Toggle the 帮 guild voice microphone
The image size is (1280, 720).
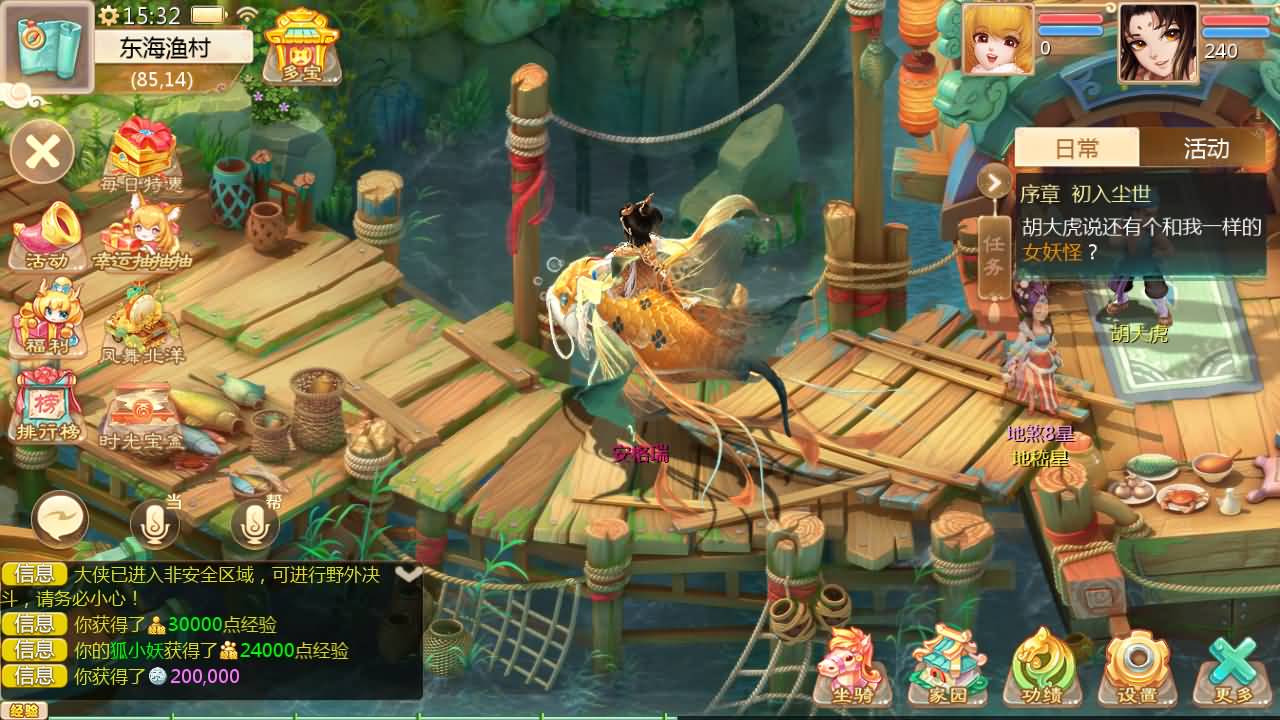click(253, 523)
